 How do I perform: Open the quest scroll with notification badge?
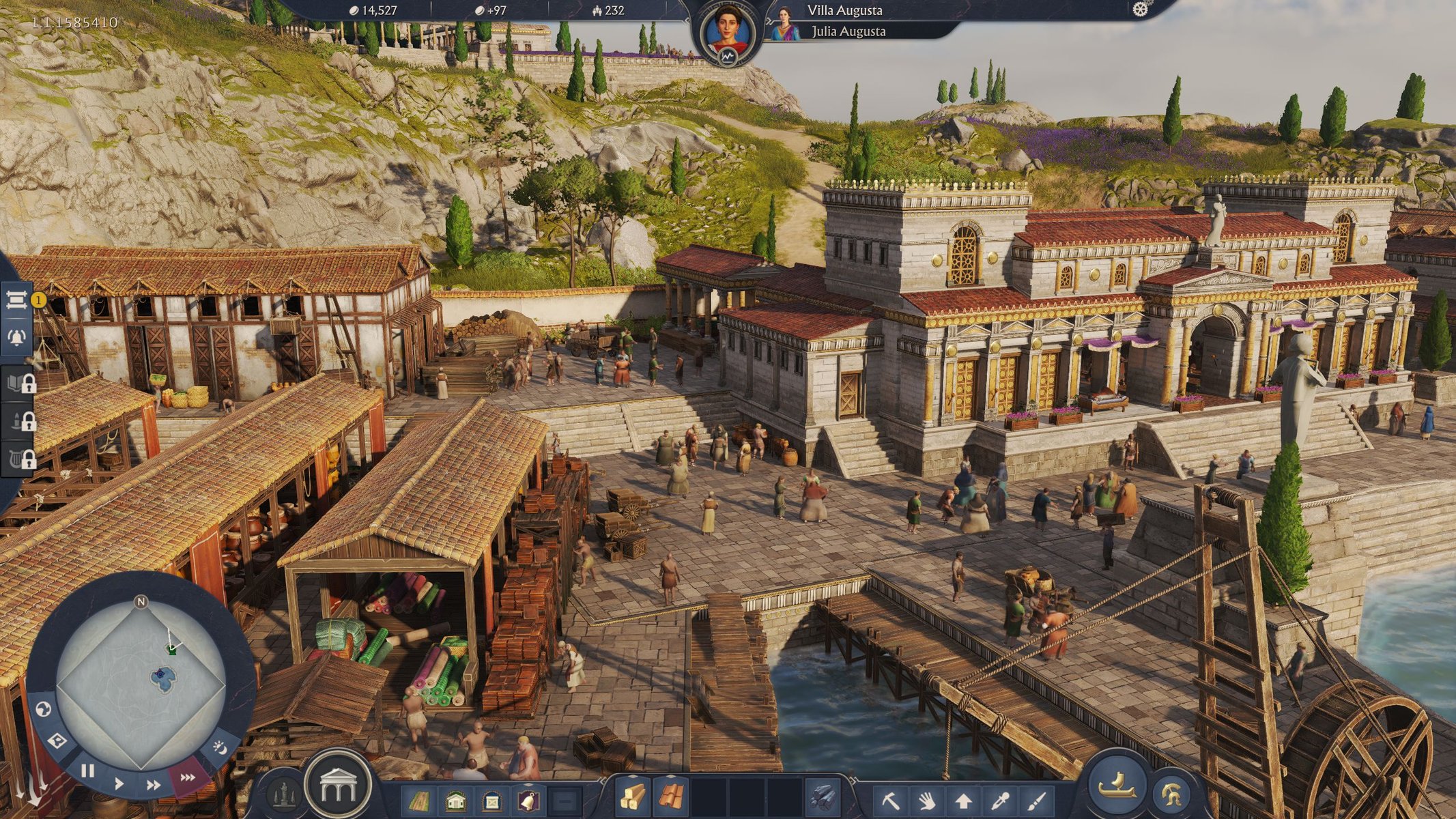click(18, 300)
